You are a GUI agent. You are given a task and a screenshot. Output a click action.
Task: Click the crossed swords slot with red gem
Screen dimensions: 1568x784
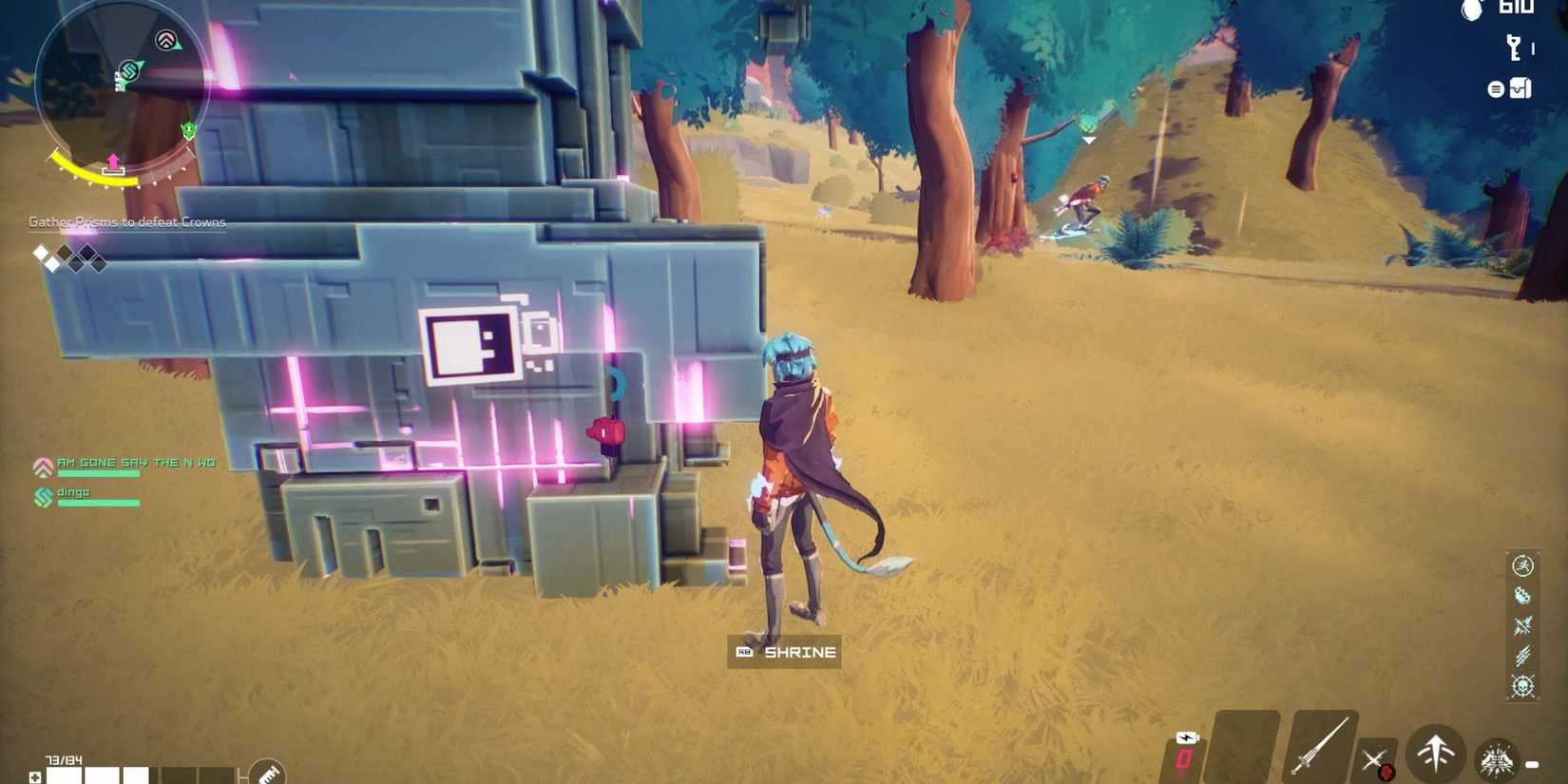1377,759
